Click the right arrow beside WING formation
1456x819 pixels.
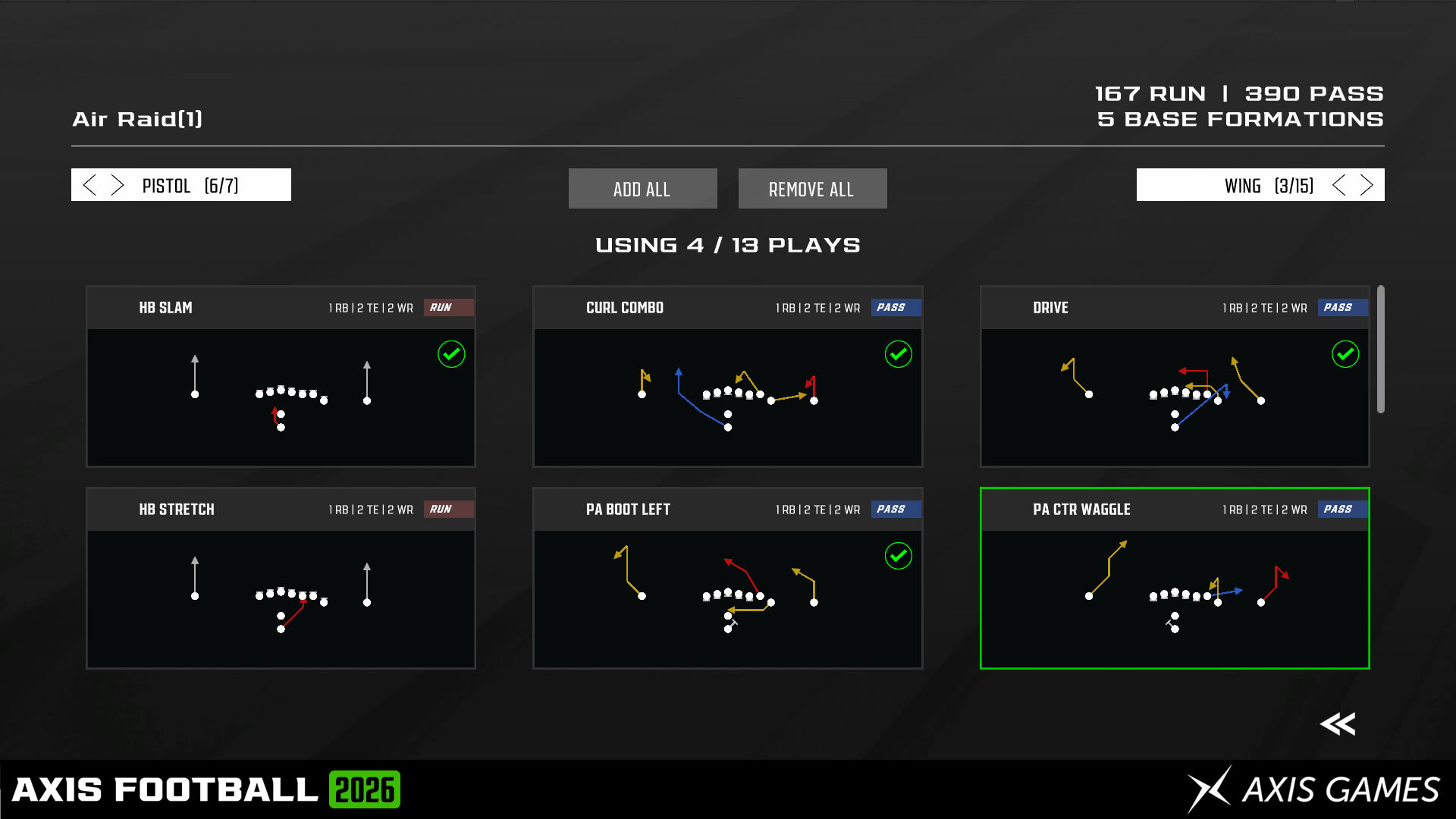(x=1367, y=184)
